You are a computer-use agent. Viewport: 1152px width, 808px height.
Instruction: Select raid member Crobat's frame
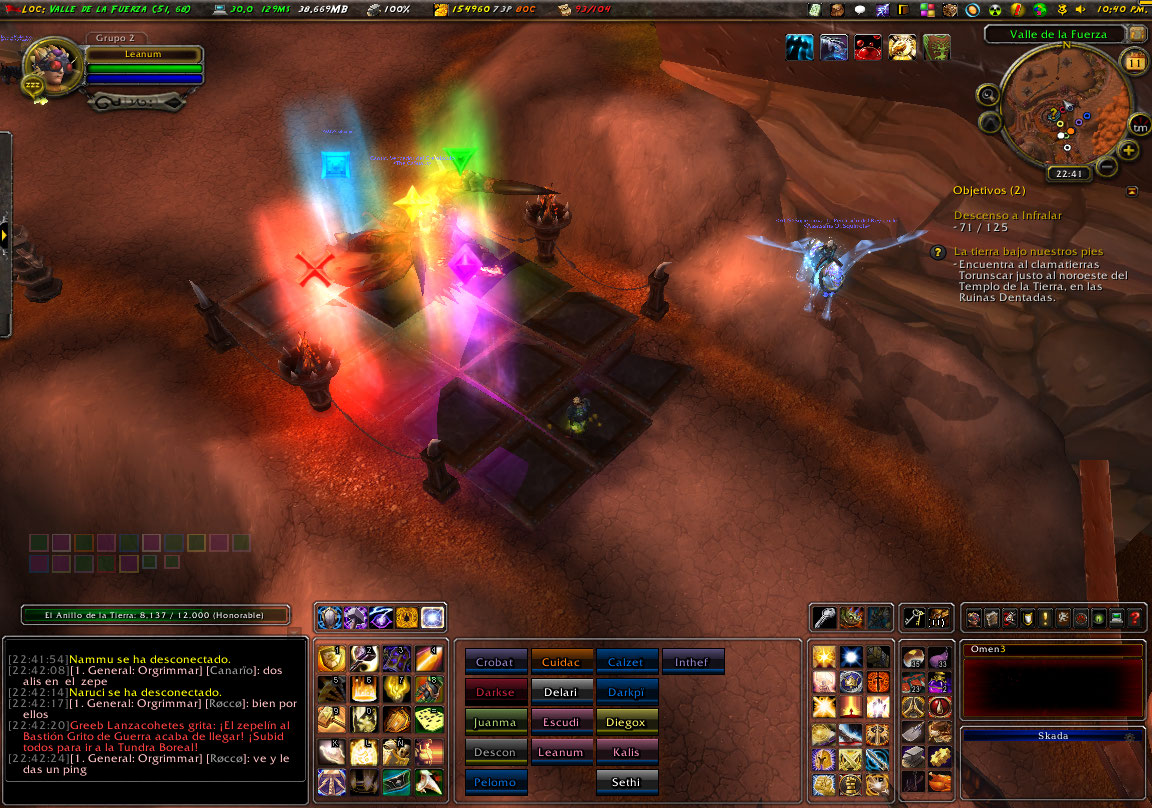494,662
